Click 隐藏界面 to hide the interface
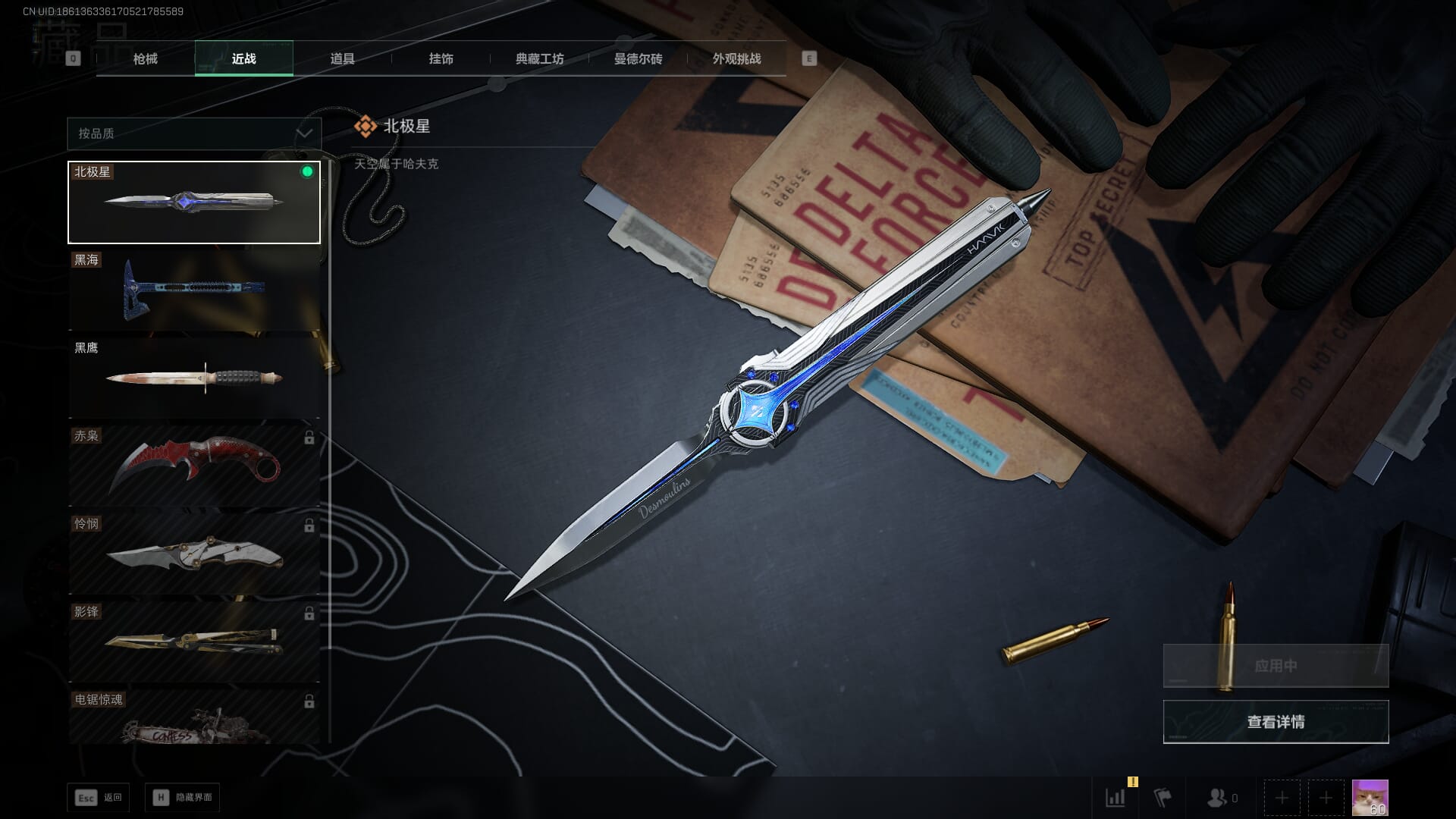The width and height of the screenshot is (1456, 819). [183, 798]
